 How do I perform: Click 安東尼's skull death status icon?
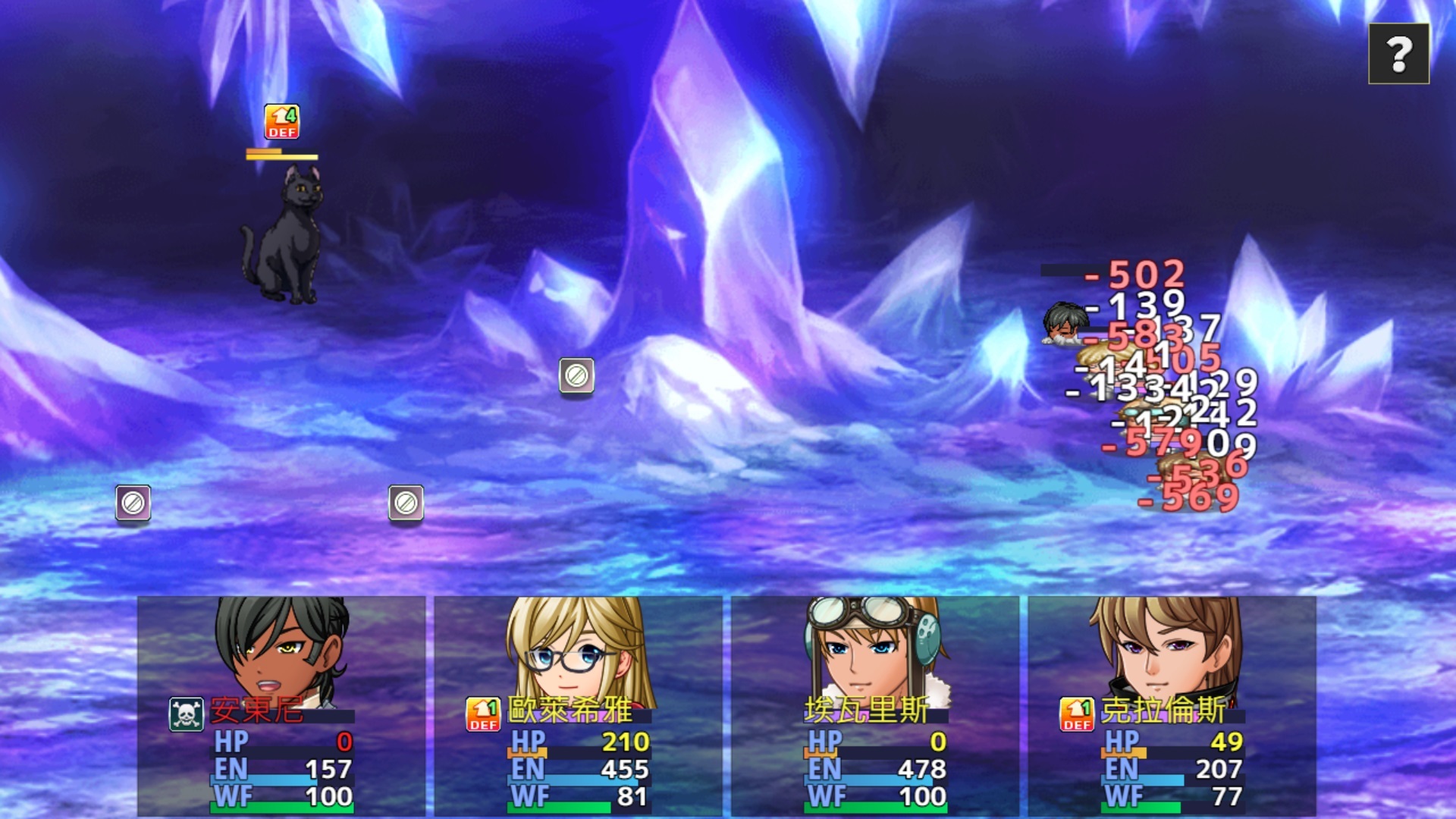(186, 714)
